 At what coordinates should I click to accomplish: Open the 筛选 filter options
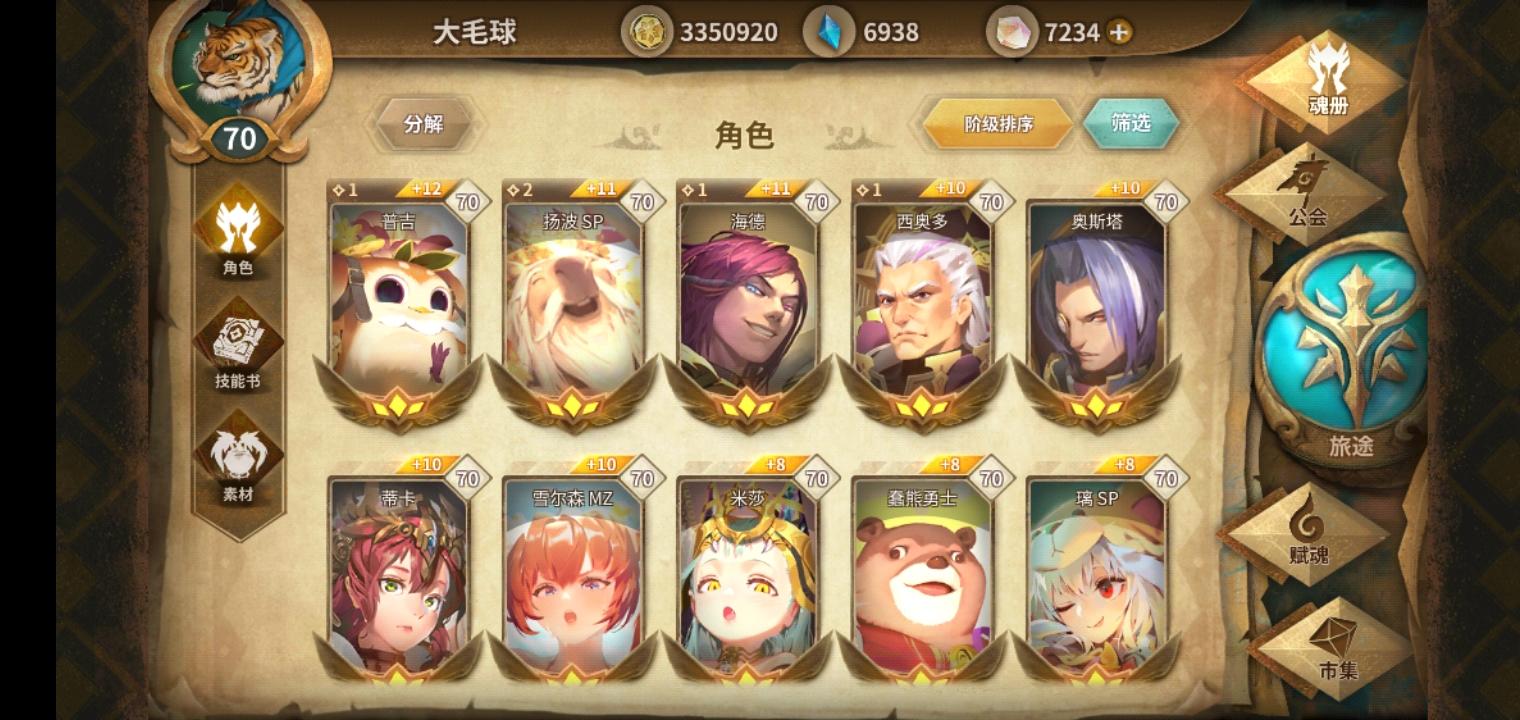(x=1132, y=123)
